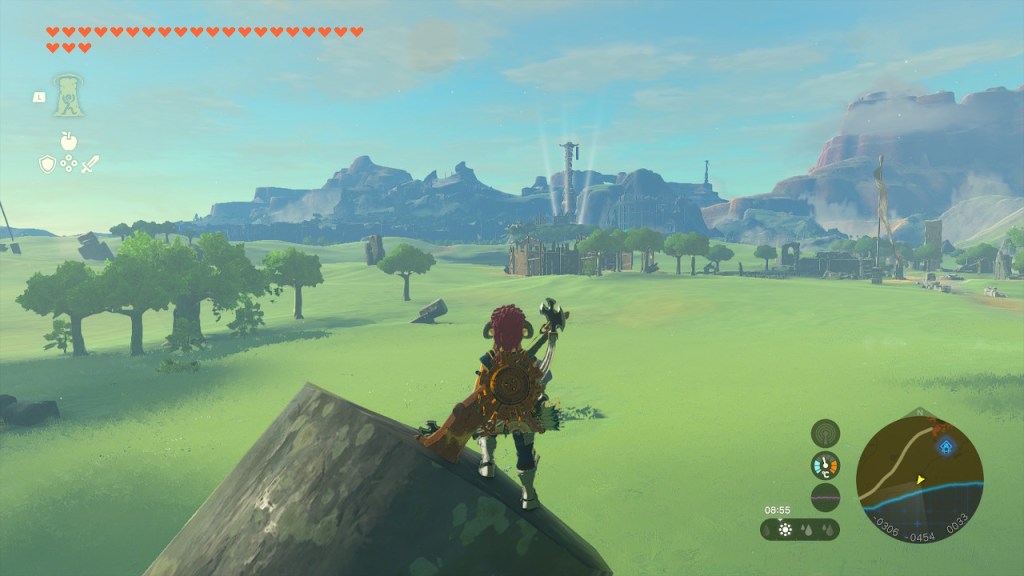The width and height of the screenshot is (1024, 576).
Task: Click the purple noise meter circle
Action: pos(825,497)
